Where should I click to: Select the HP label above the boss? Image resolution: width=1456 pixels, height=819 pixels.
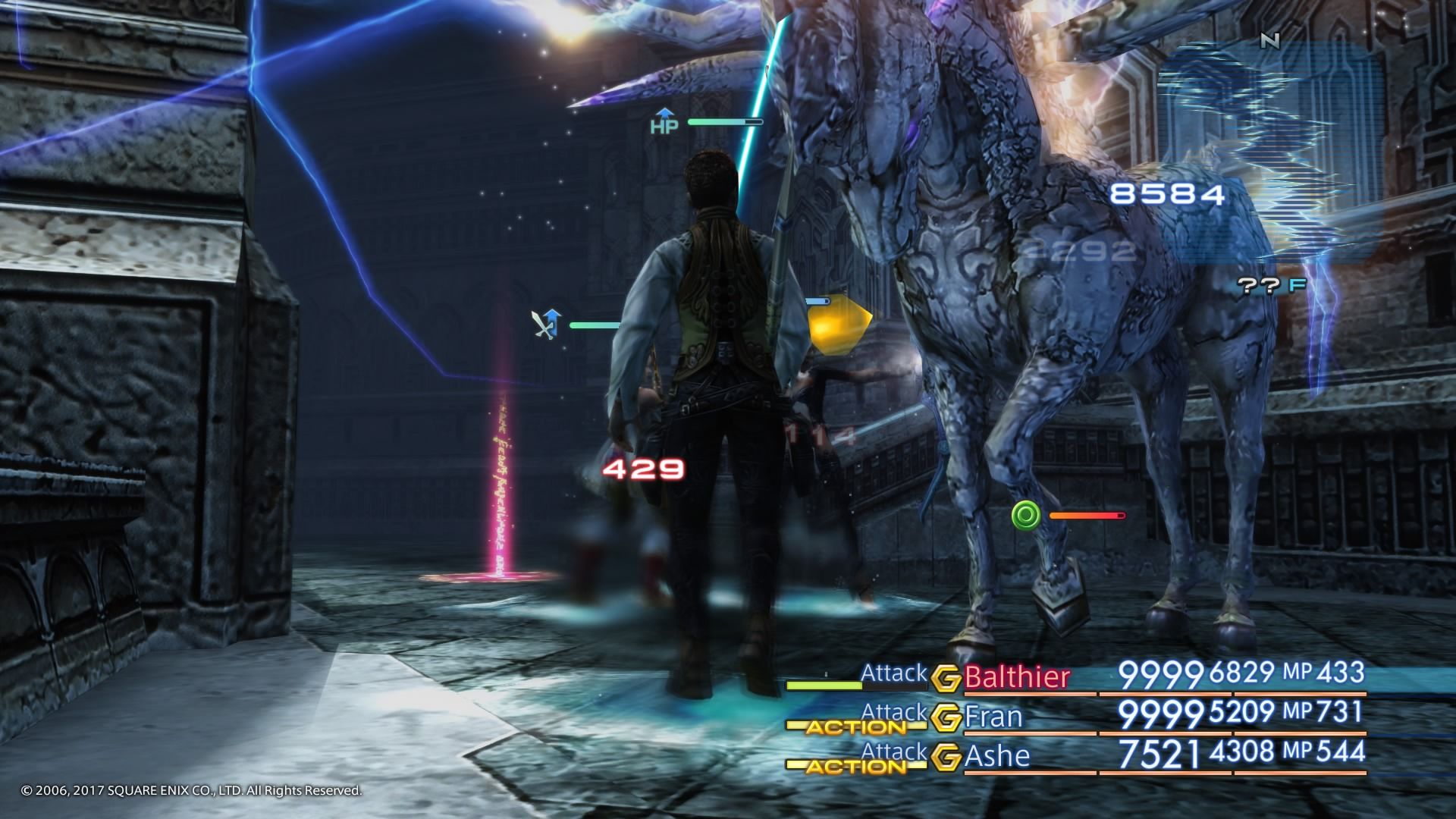pyautogui.click(x=663, y=124)
